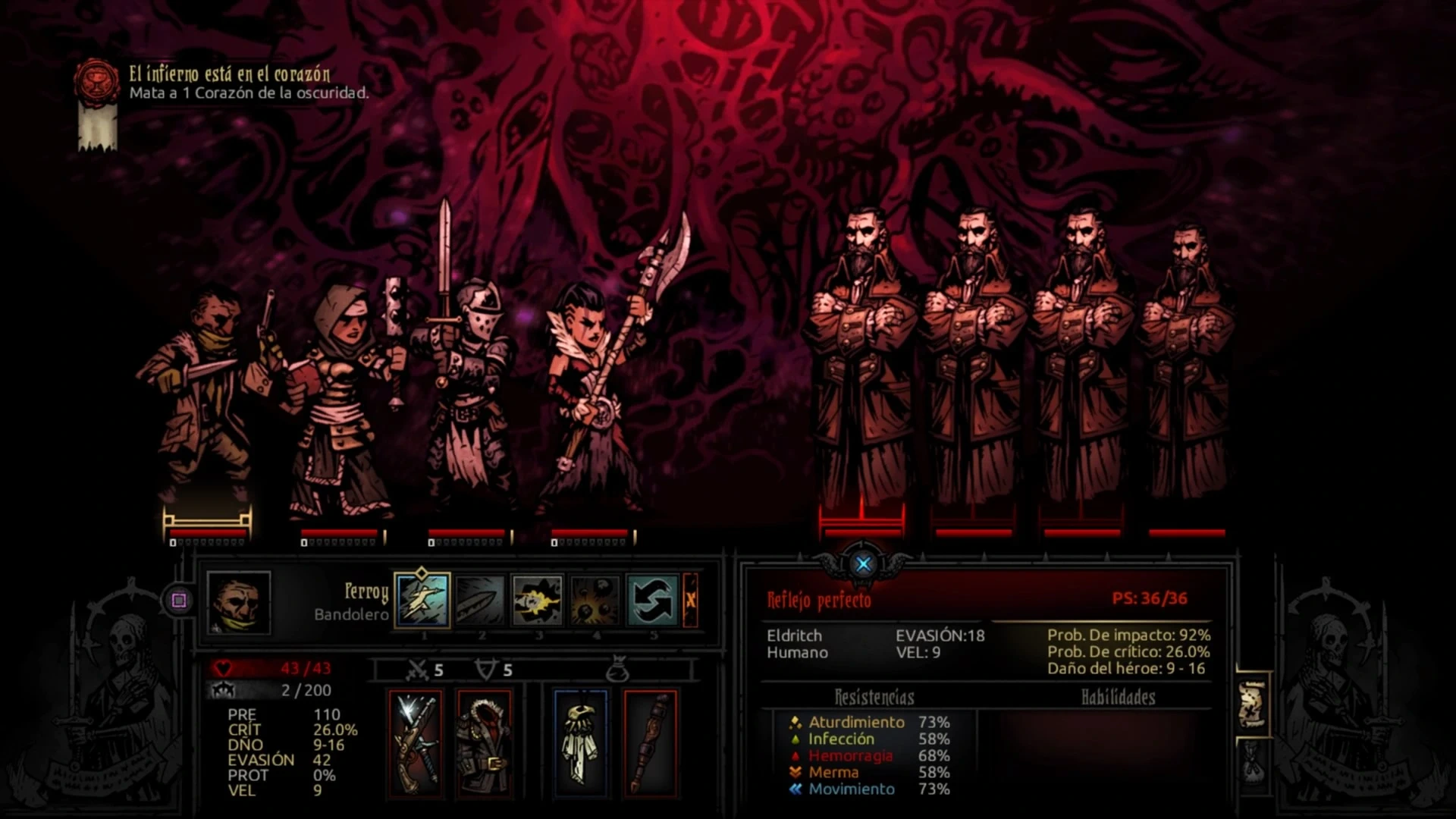The image size is (1456, 819).
Task: Select the swap position arrows skill
Action: (653, 600)
